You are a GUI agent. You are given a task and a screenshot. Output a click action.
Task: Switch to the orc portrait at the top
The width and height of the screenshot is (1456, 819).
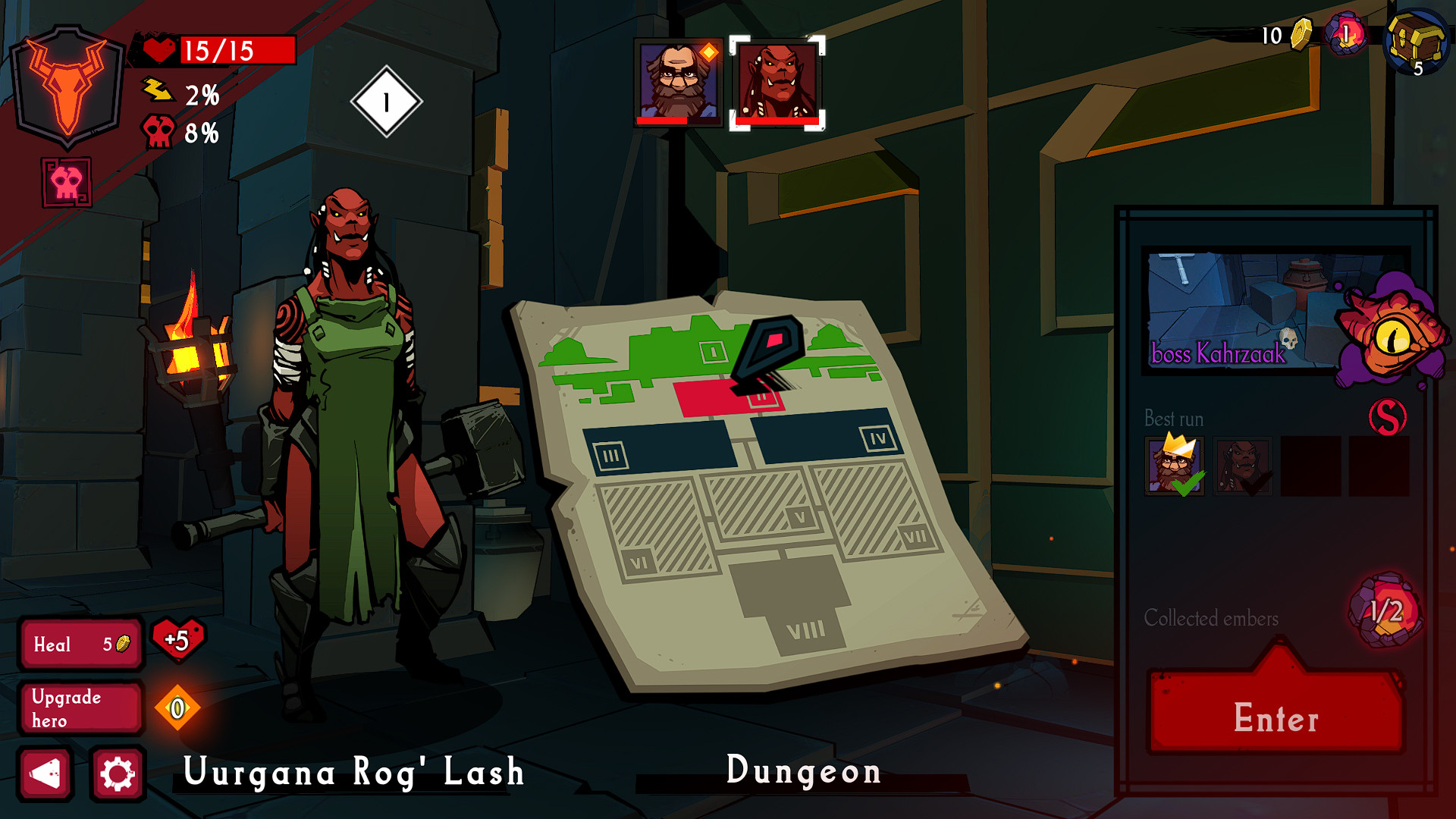(x=775, y=84)
